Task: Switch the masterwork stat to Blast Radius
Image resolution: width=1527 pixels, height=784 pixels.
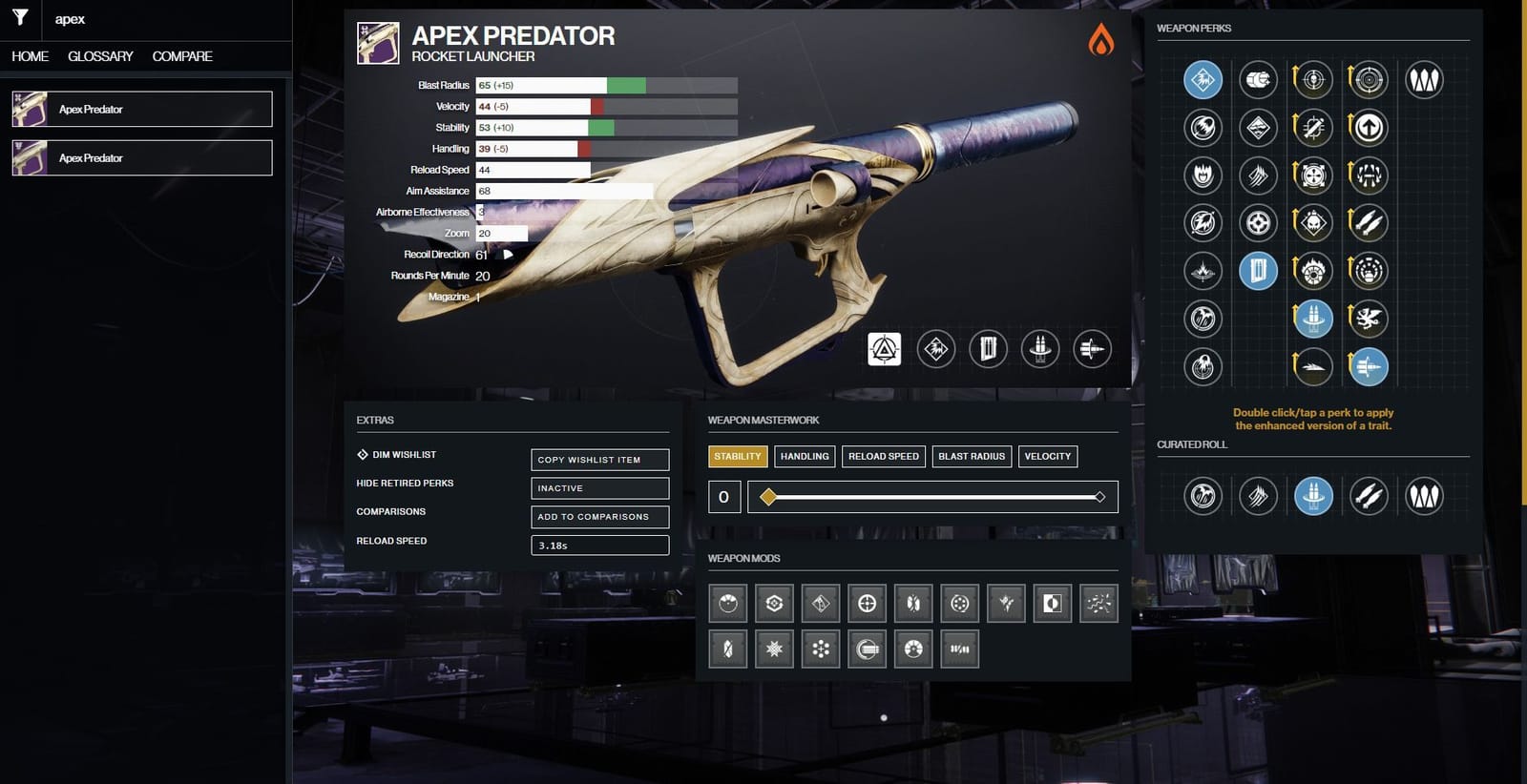Action: click(x=971, y=456)
